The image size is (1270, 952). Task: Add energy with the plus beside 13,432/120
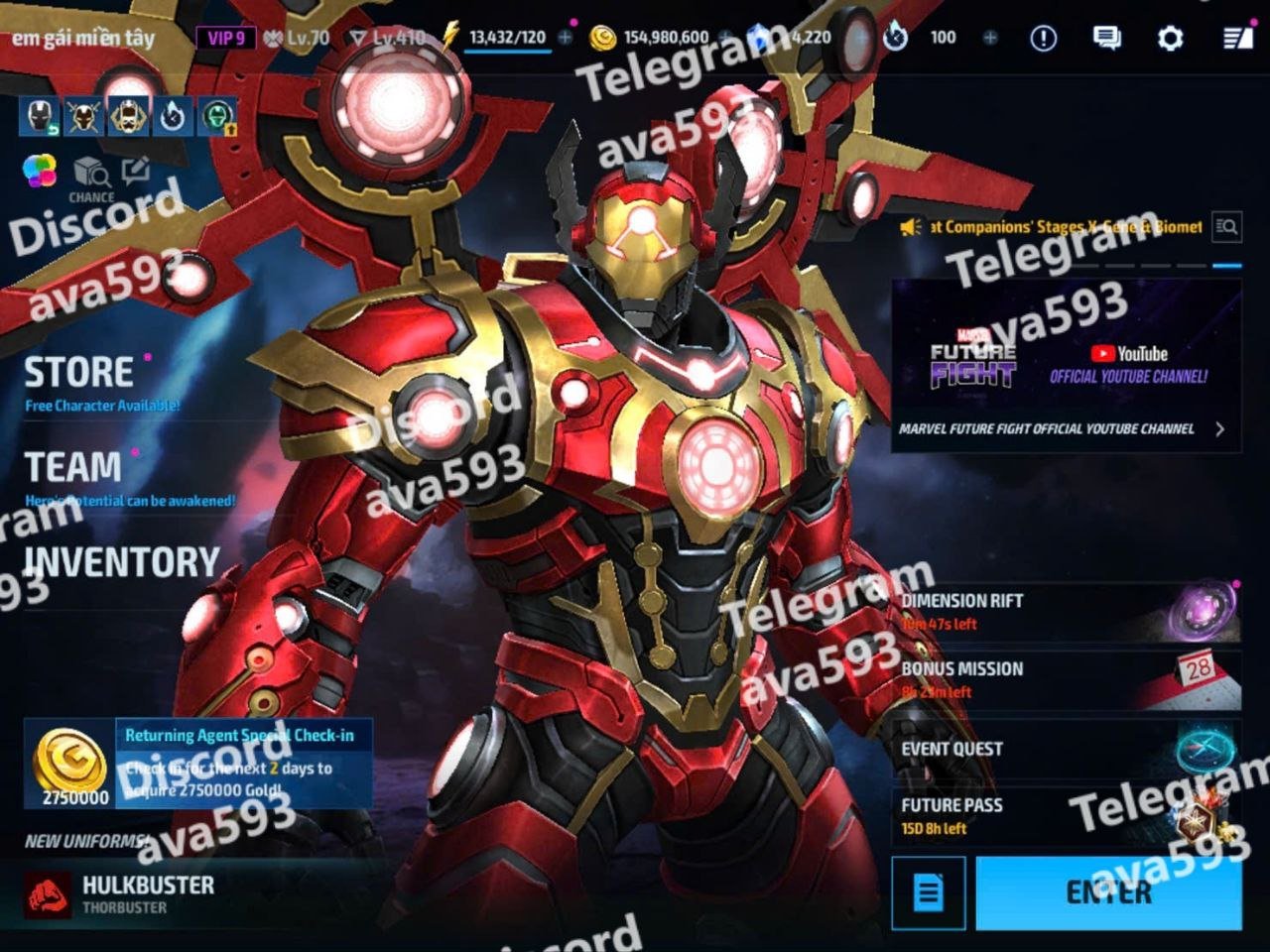pos(565,38)
